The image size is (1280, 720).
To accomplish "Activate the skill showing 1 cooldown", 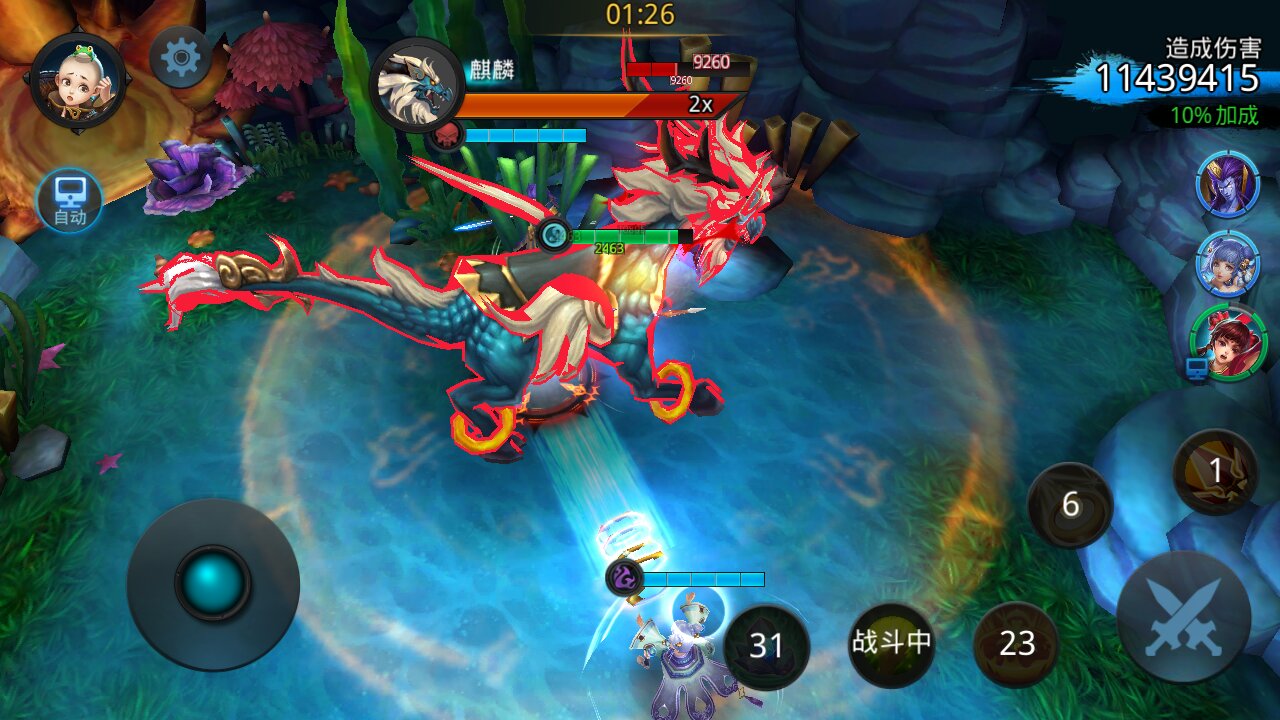I will pyautogui.click(x=1215, y=471).
